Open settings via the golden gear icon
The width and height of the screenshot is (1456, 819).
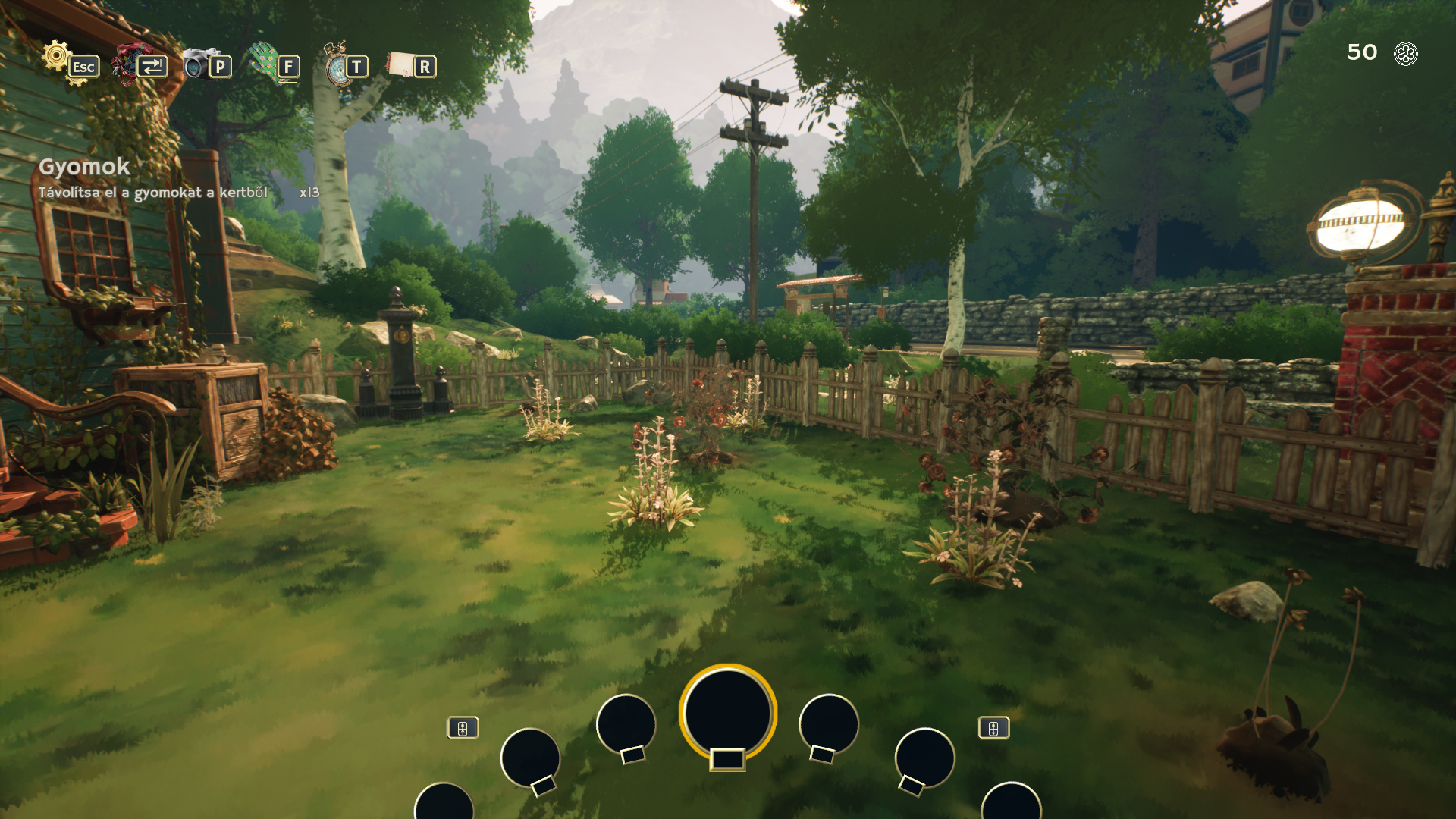tap(58, 58)
